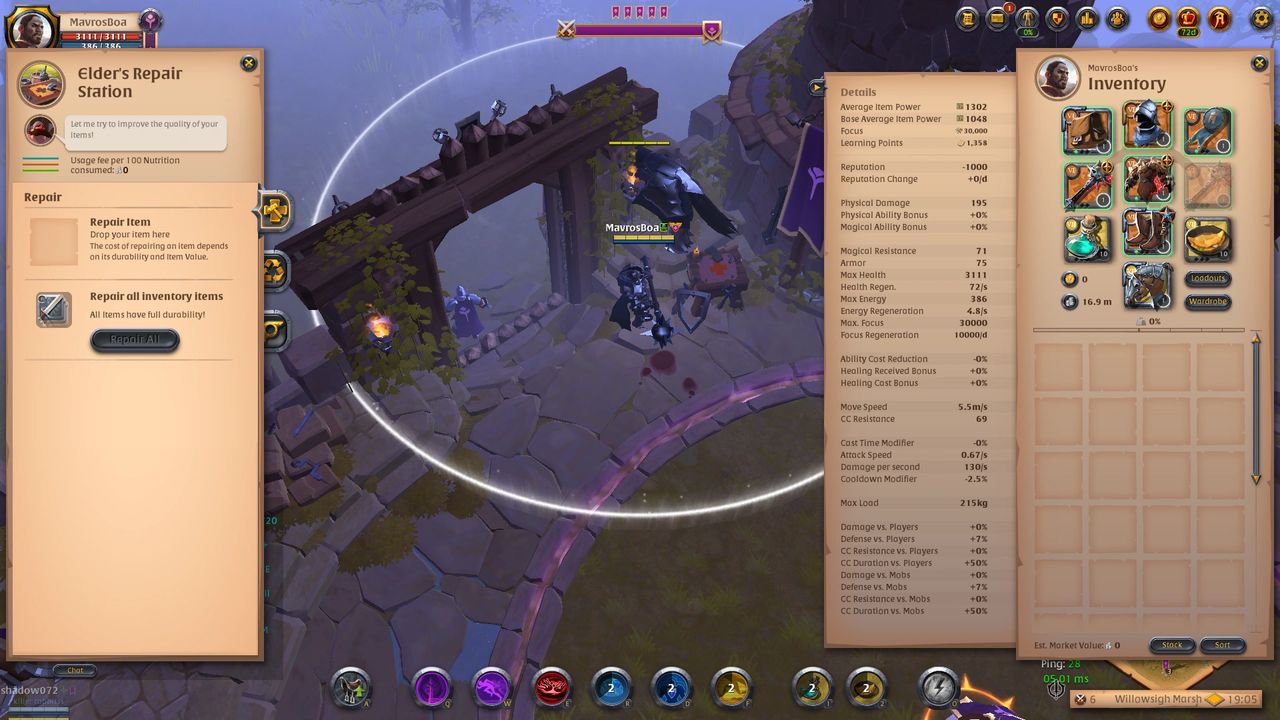Sort the inventory items
The width and height of the screenshot is (1280, 720).
click(x=1222, y=645)
